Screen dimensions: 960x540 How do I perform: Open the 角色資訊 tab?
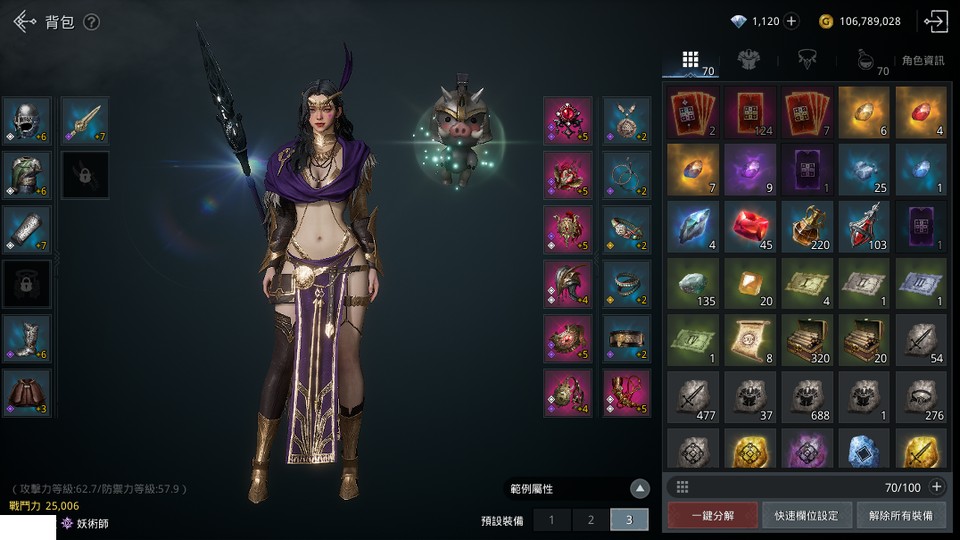click(x=922, y=61)
